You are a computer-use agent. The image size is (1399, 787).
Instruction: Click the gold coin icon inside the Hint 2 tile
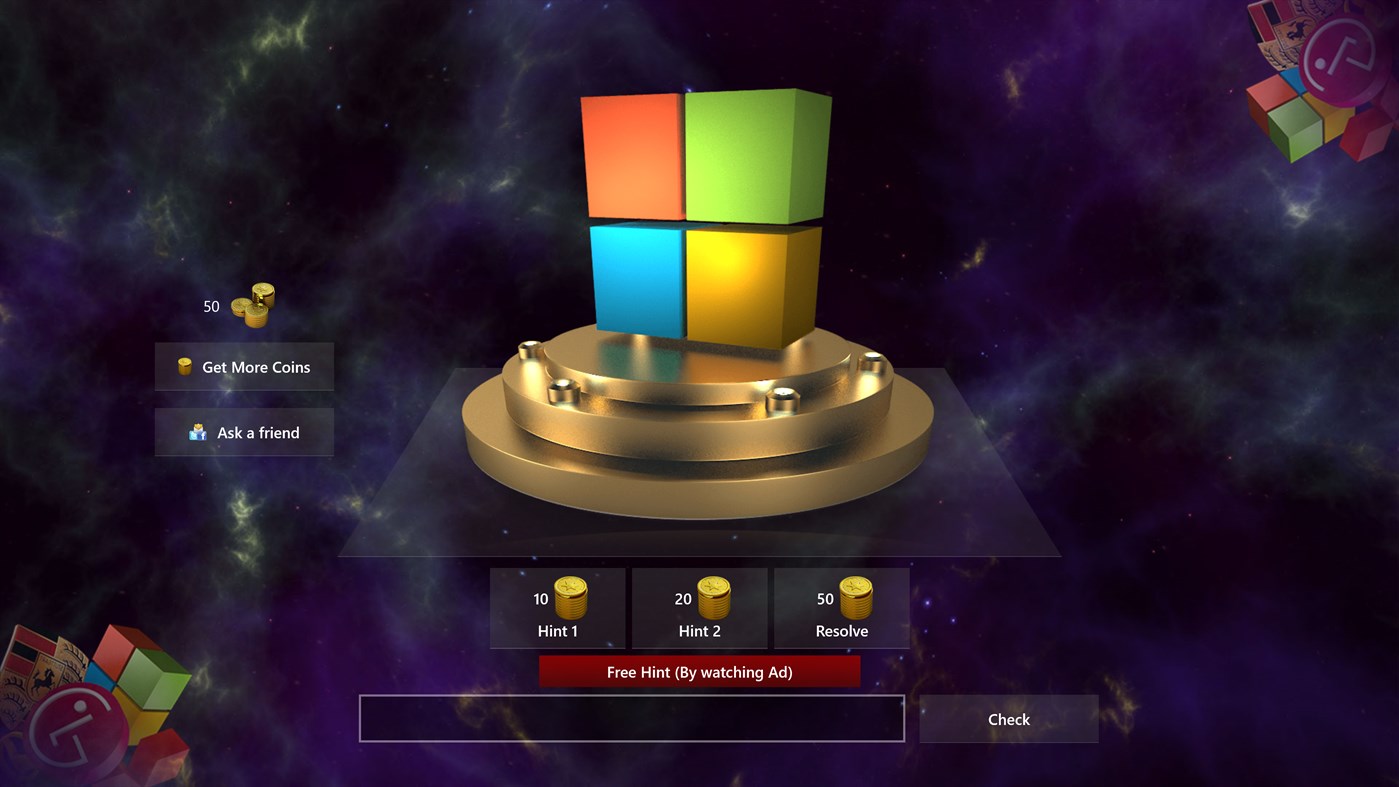click(710, 599)
